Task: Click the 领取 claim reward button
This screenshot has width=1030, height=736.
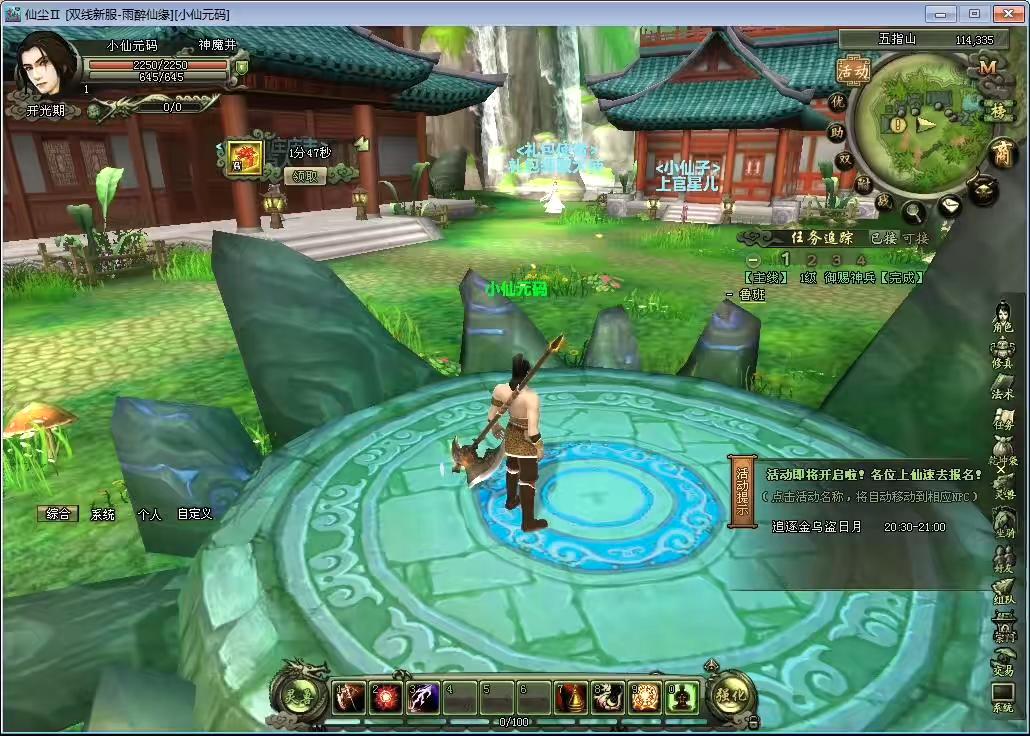Action: pyautogui.click(x=306, y=176)
